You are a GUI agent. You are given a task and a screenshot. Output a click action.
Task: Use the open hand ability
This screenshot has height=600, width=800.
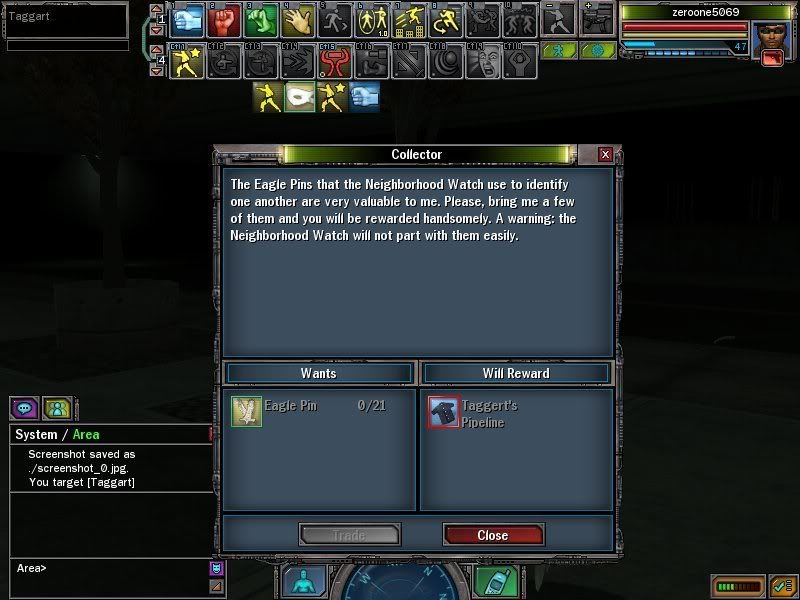click(298, 20)
